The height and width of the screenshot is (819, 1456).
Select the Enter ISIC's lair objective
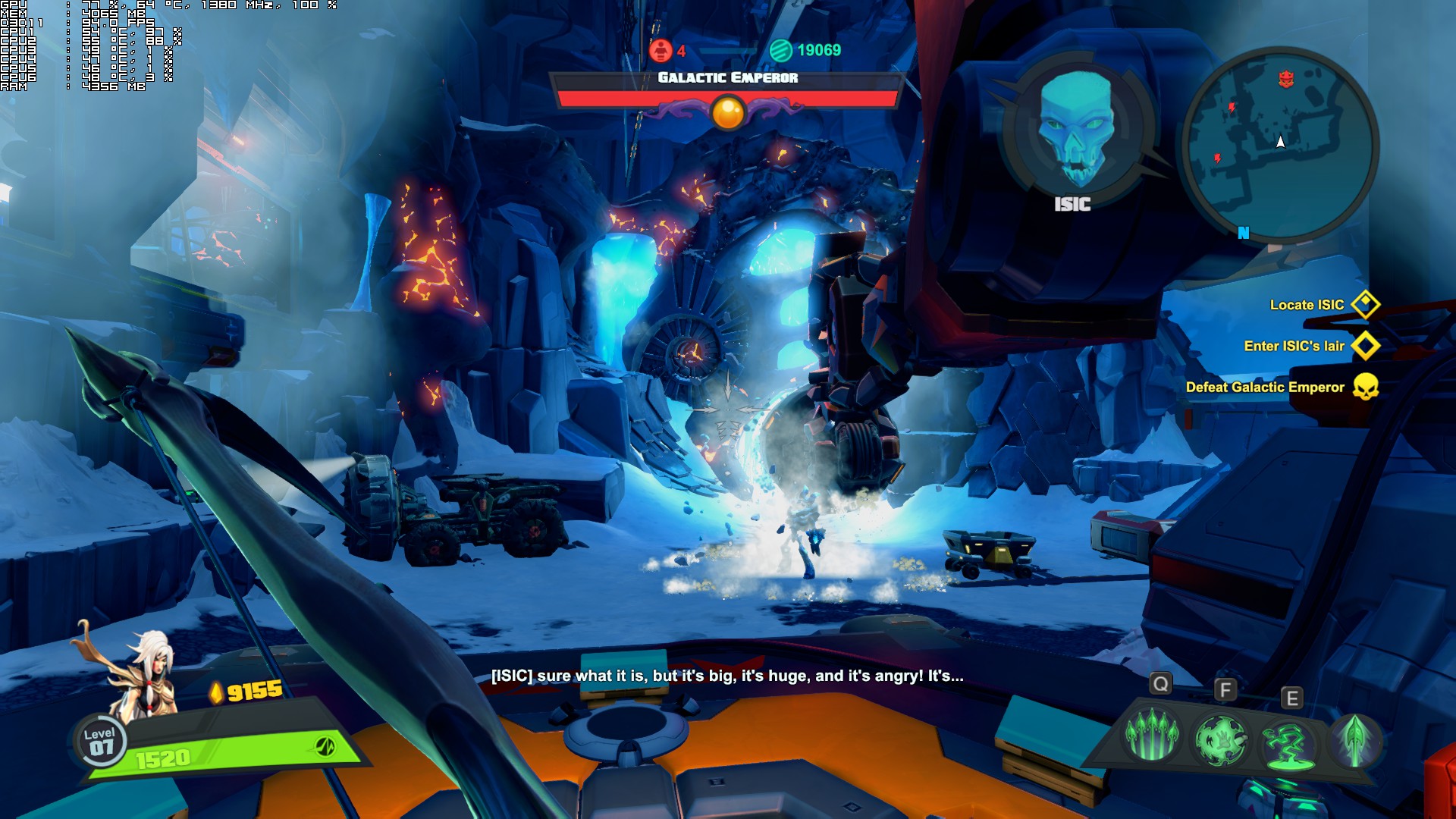pyautogui.click(x=1294, y=346)
